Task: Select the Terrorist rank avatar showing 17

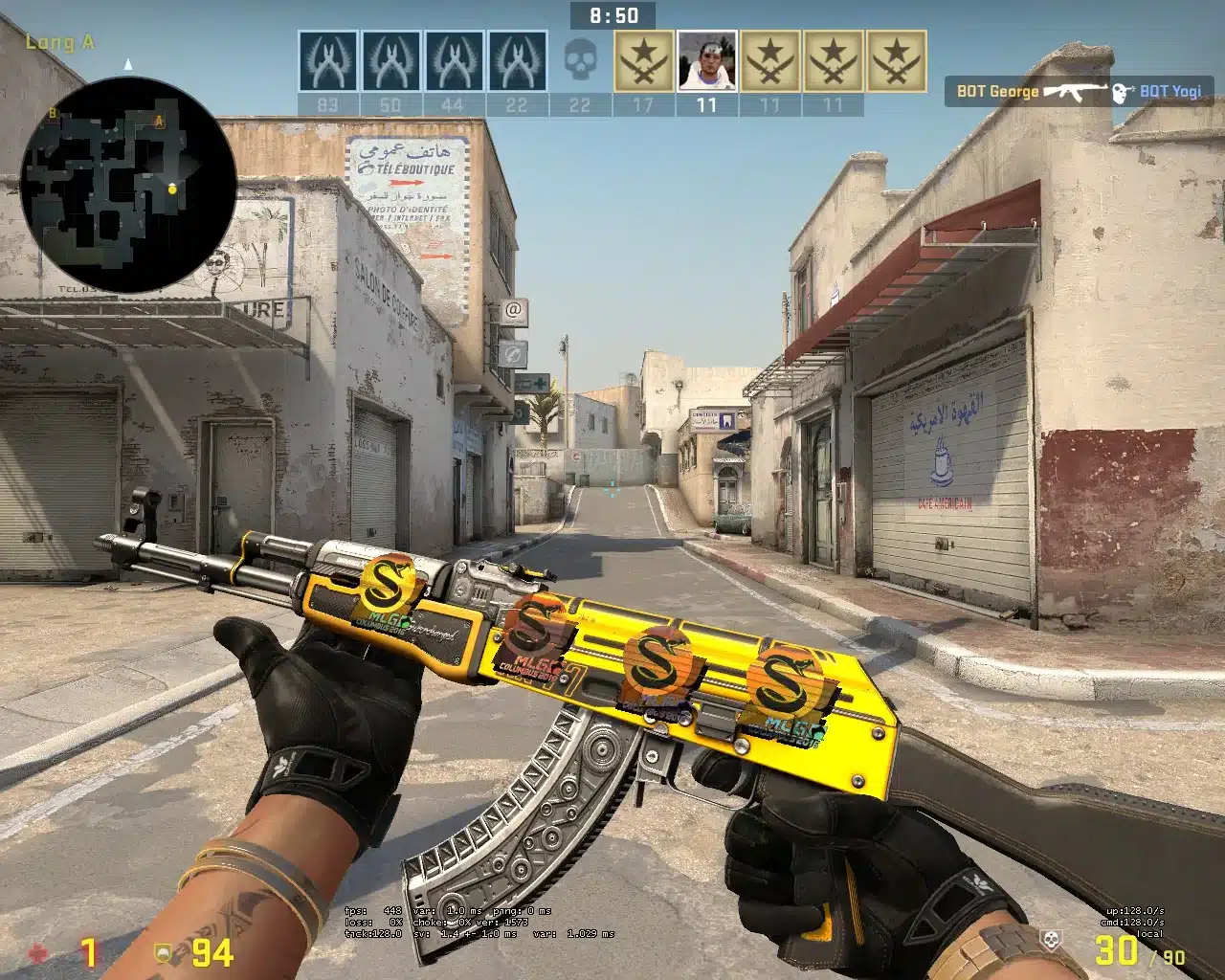Action: click(640, 60)
